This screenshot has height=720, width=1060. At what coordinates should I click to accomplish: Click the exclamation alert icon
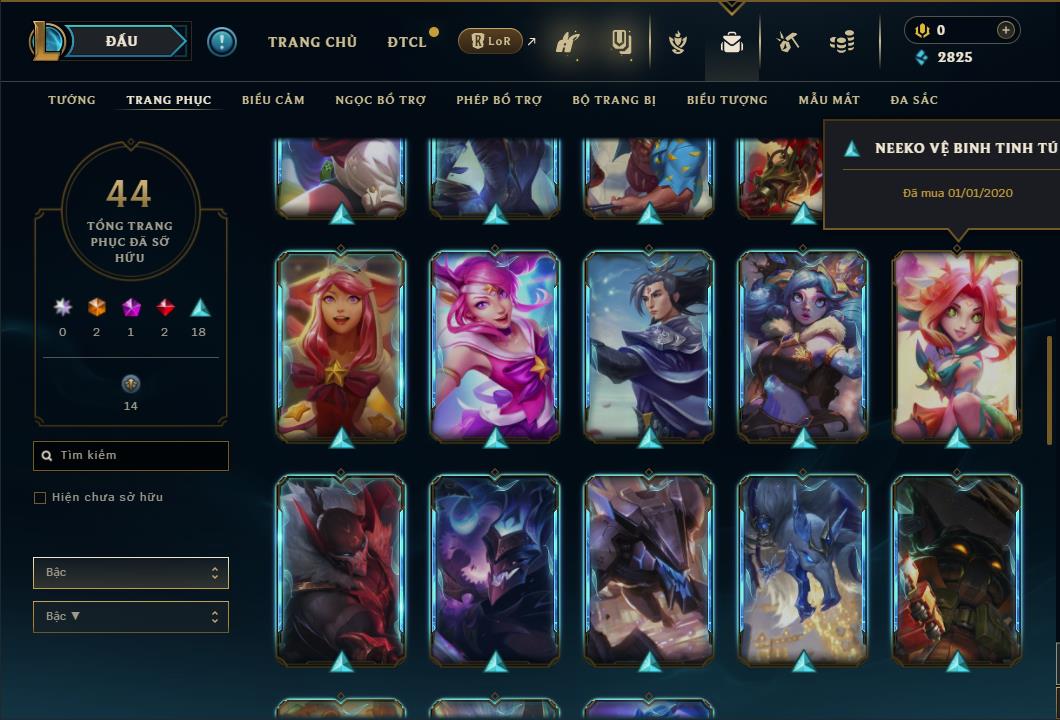point(222,42)
